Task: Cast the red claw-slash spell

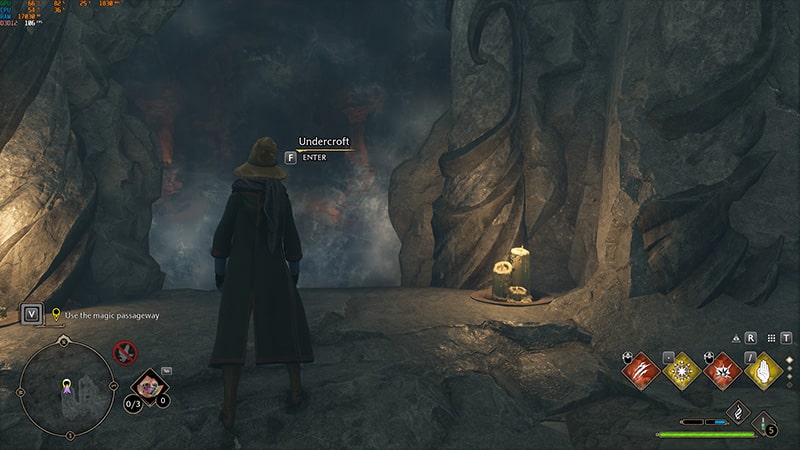Action: [640, 371]
